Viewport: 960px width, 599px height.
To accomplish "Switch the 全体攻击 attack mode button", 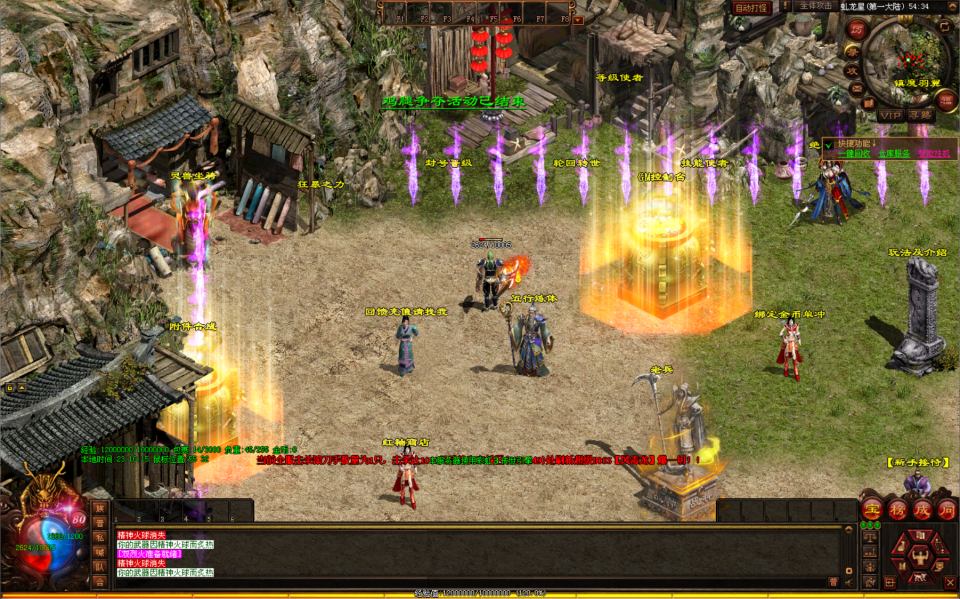I will tap(815, 6).
